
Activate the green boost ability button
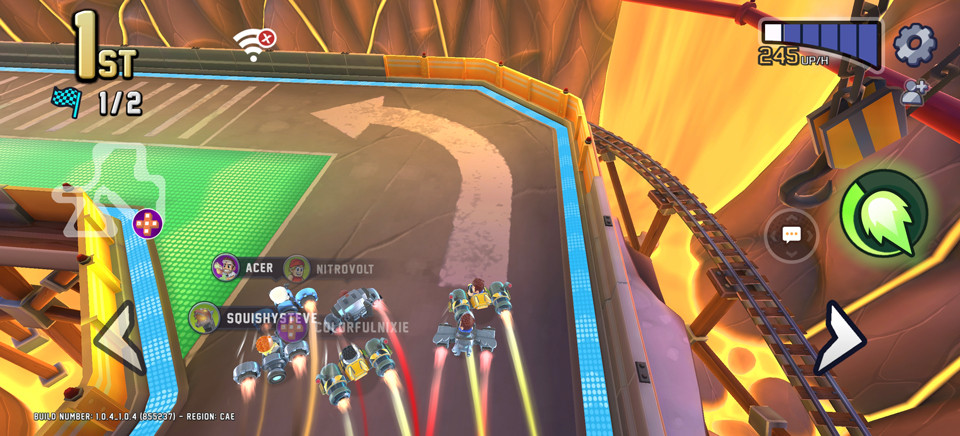(883, 212)
